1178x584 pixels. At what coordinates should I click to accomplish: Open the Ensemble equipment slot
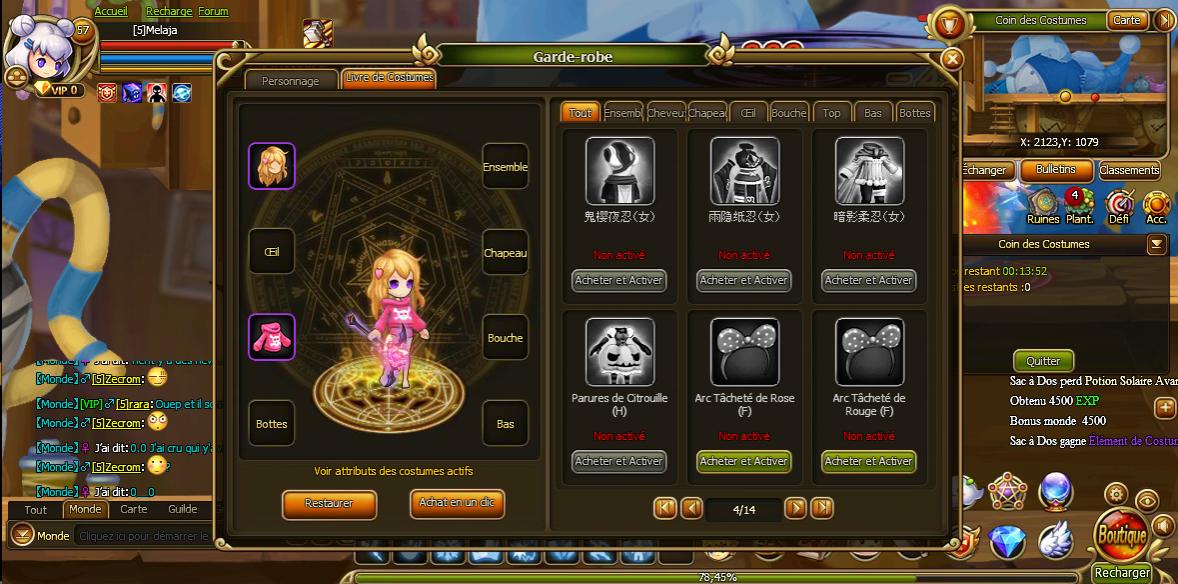click(x=505, y=167)
